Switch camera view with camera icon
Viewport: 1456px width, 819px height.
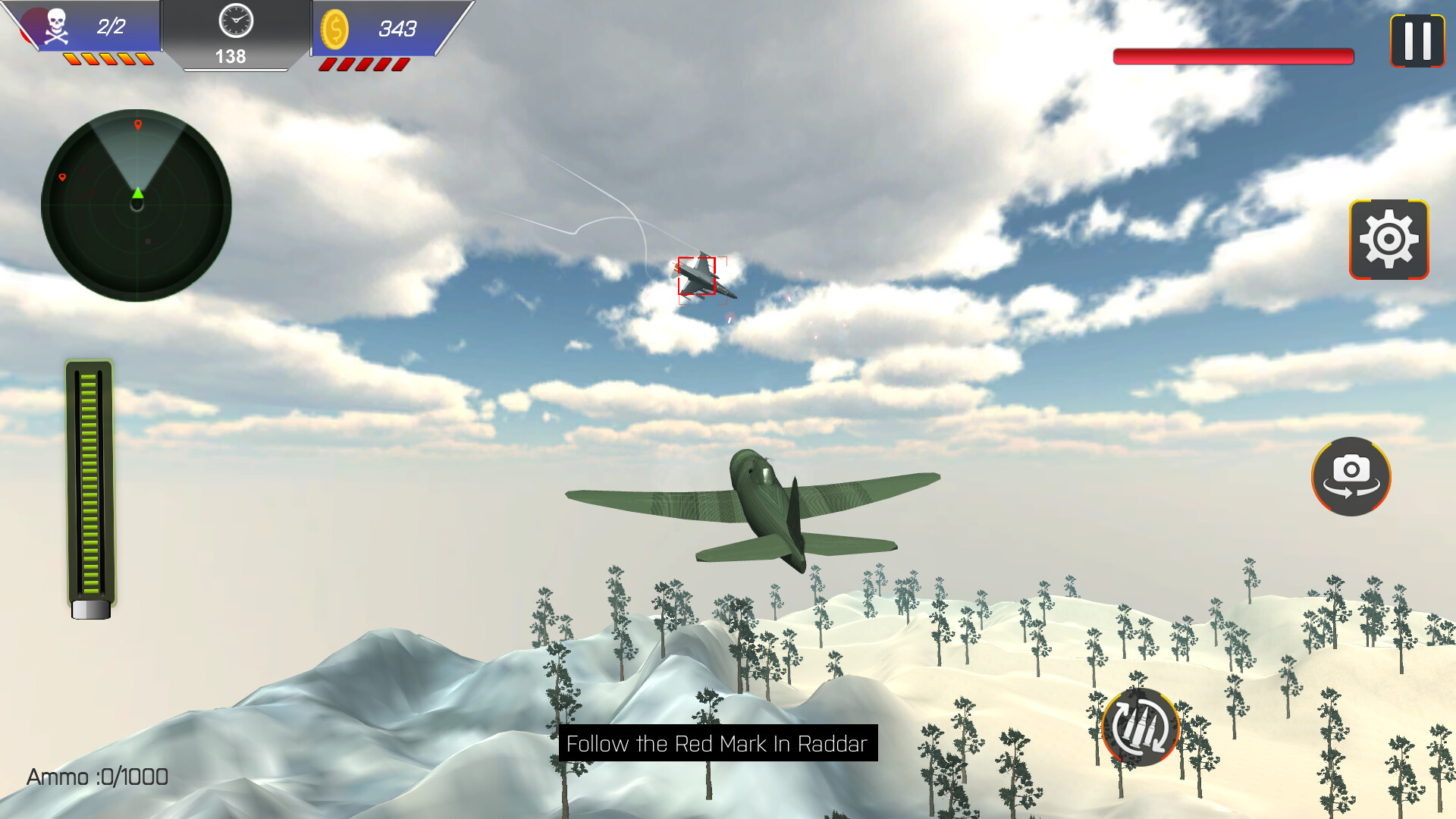click(1351, 476)
